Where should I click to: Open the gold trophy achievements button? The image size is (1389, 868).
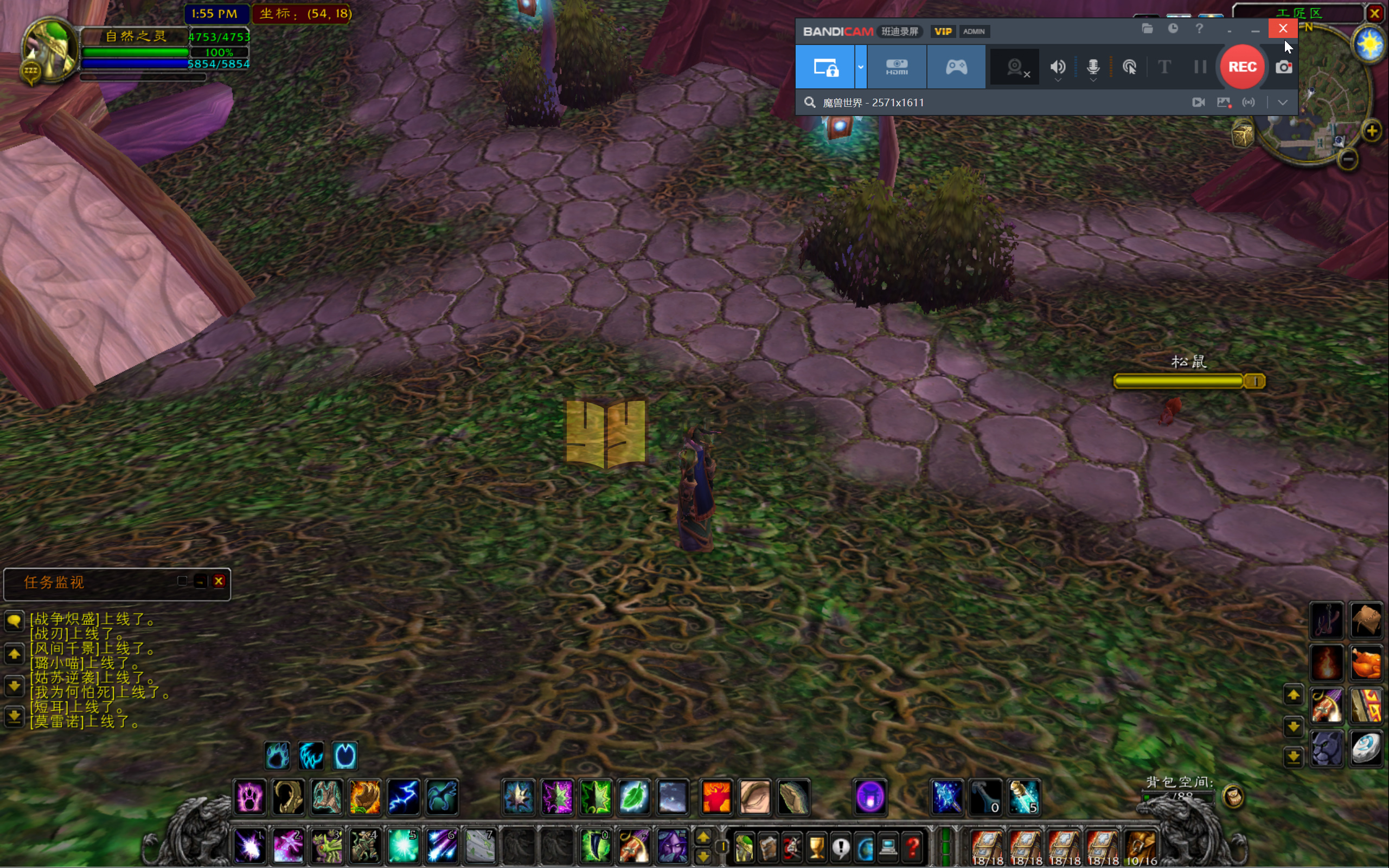point(816,846)
